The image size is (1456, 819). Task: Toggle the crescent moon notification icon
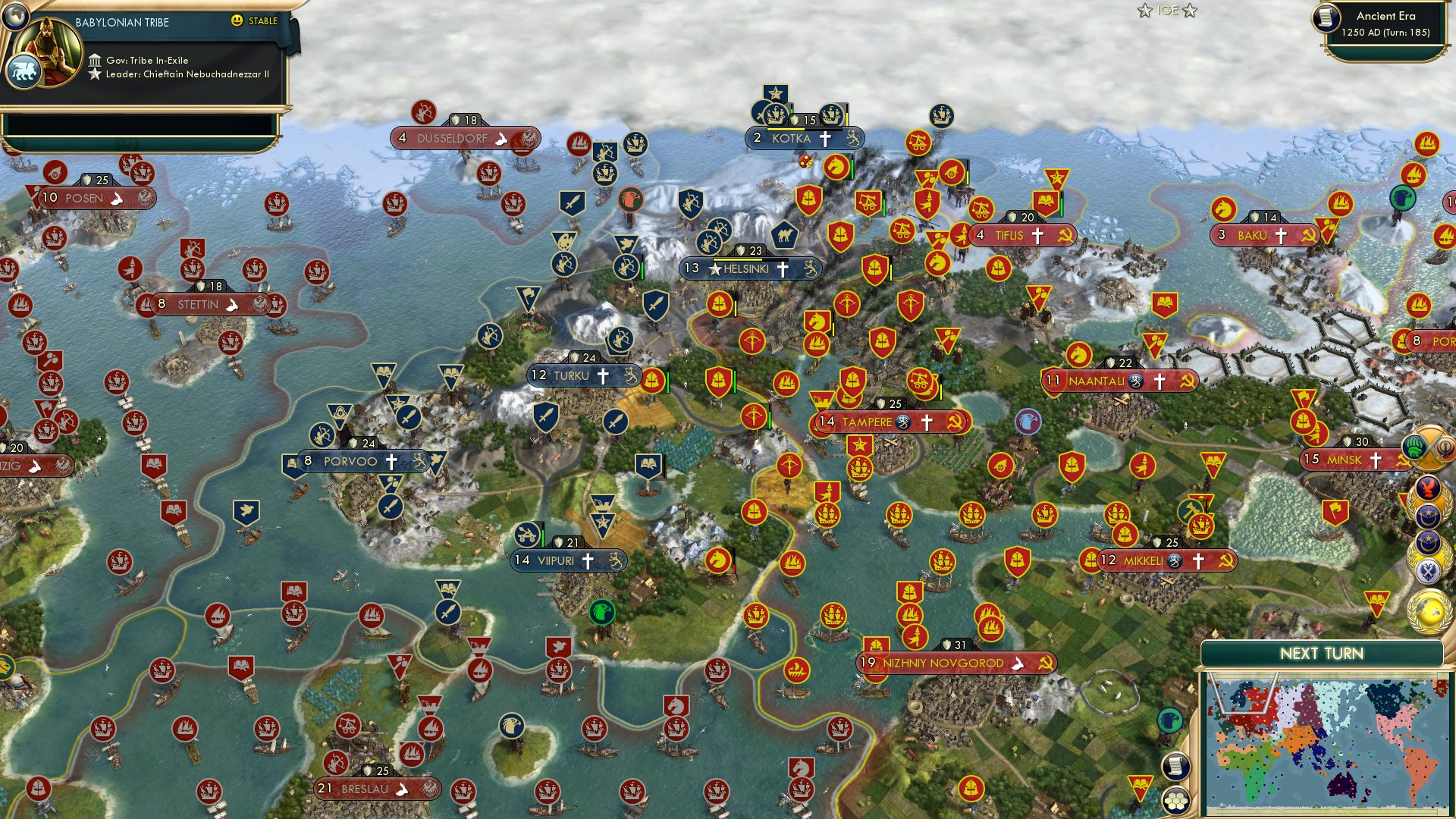[1429, 518]
